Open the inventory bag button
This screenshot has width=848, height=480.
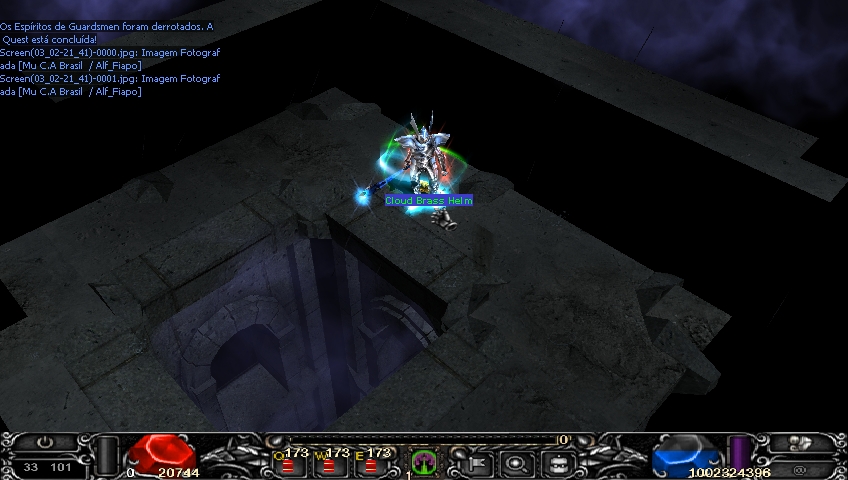(x=557, y=463)
